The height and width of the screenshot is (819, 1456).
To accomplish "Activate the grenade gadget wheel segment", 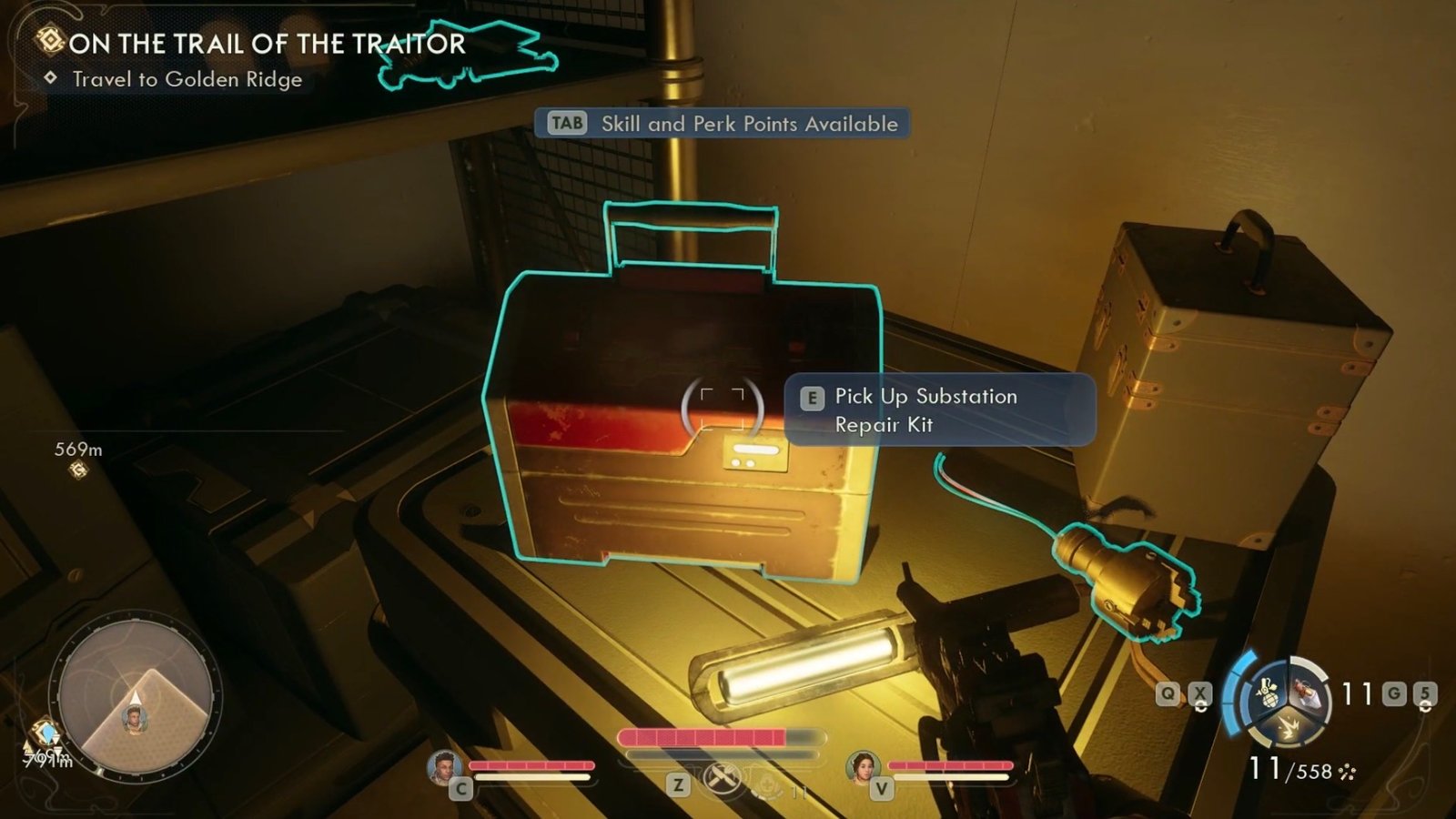I will pos(1268,694).
